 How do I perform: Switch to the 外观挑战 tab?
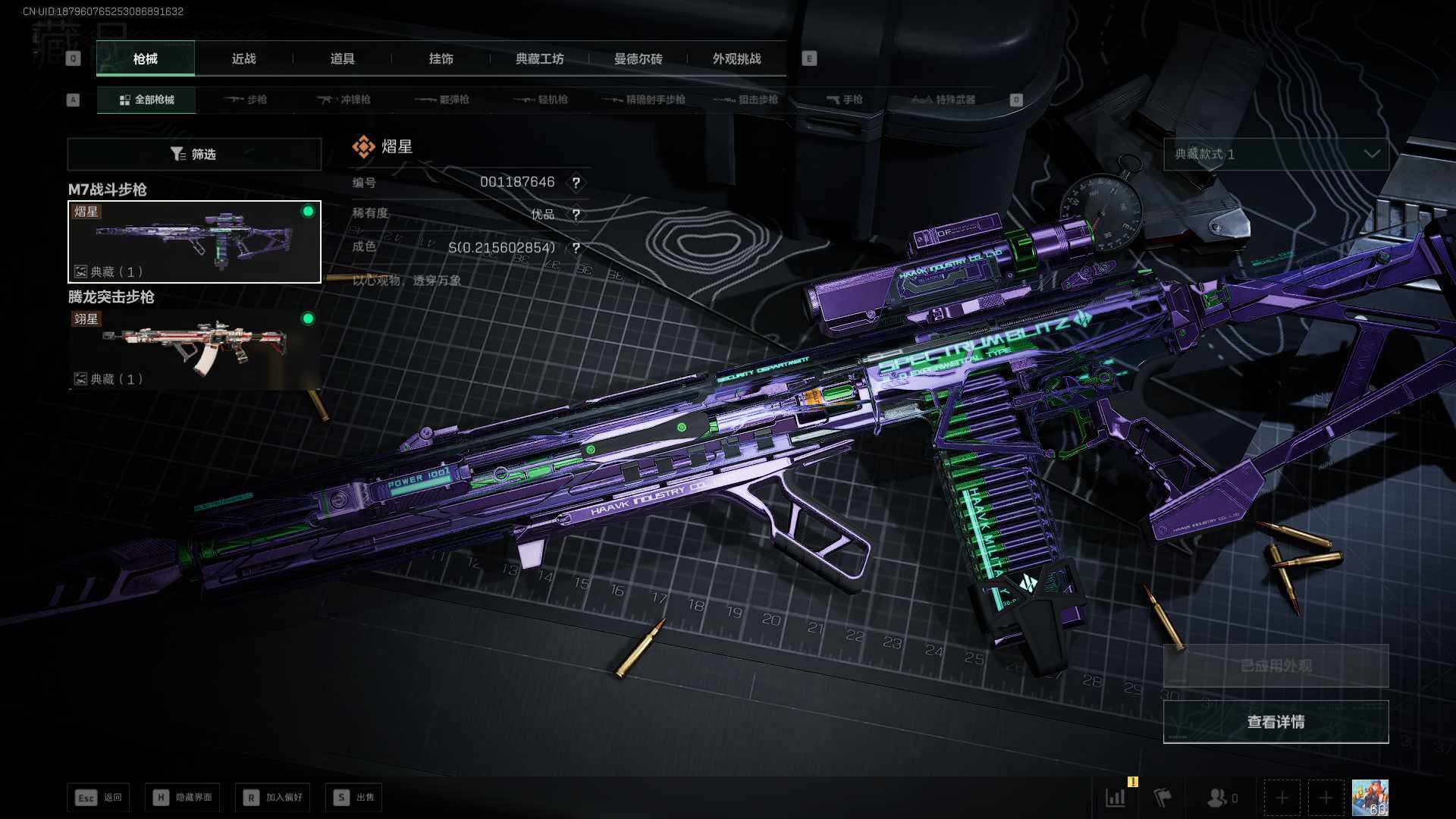736,58
